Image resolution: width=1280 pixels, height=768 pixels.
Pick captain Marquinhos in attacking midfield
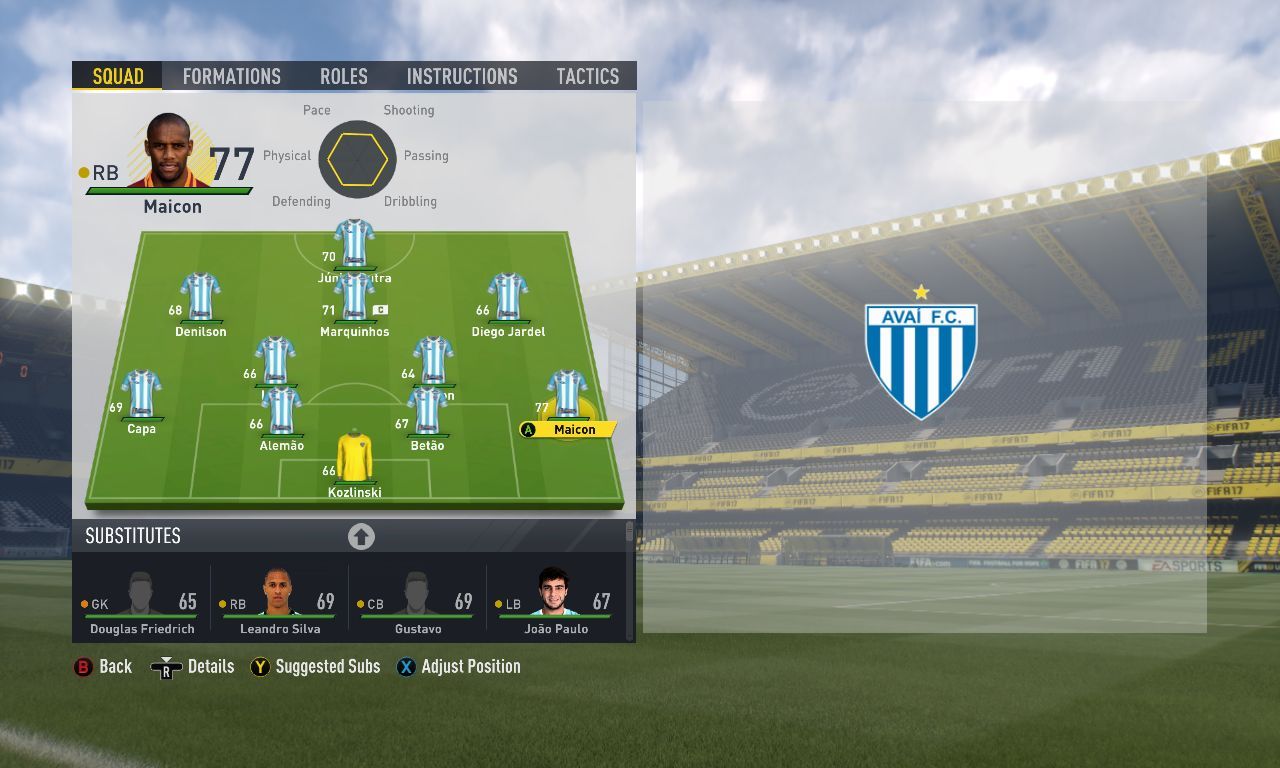point(354,296)
